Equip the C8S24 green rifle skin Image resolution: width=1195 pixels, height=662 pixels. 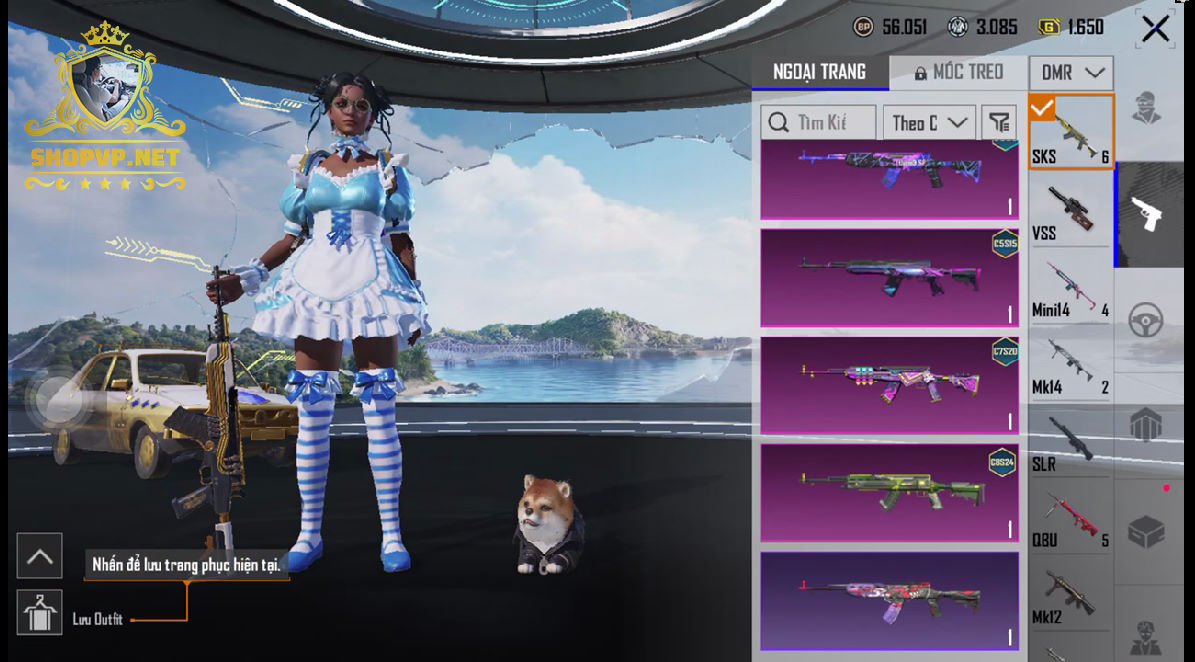point(889,493)
